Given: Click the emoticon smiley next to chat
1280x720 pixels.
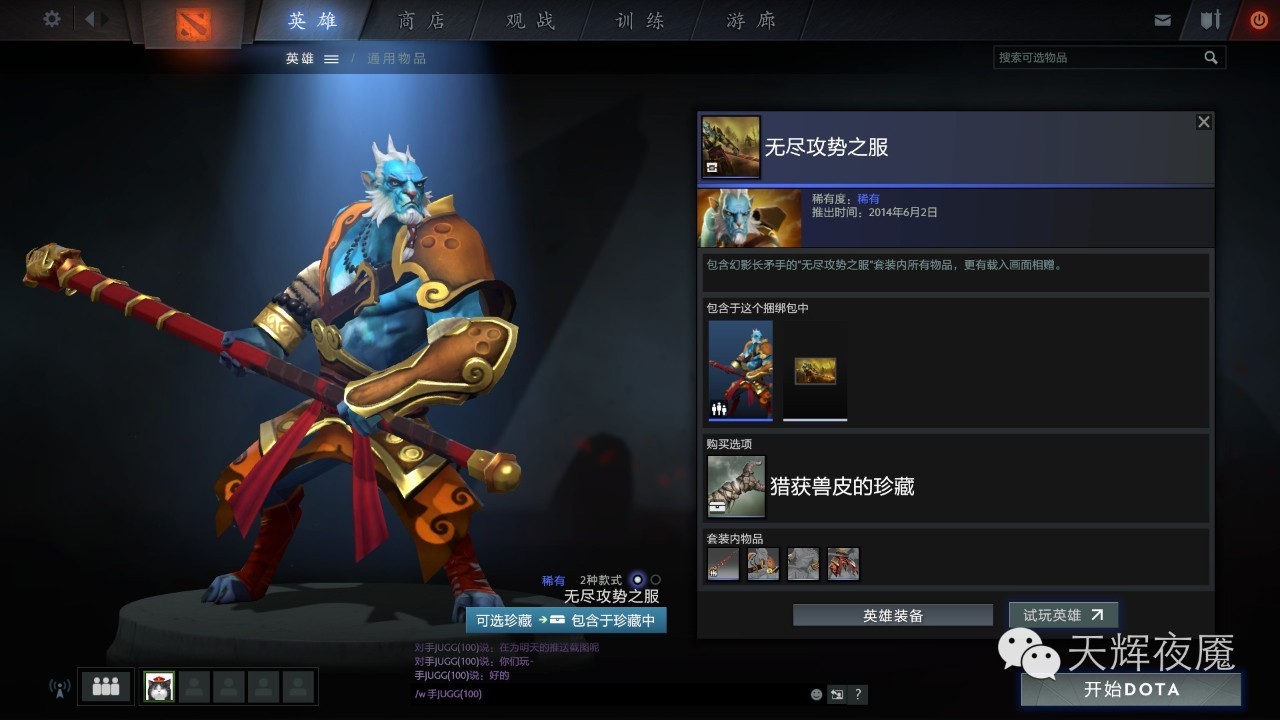Looking at the screenshot, I should (x=815, y=694).
